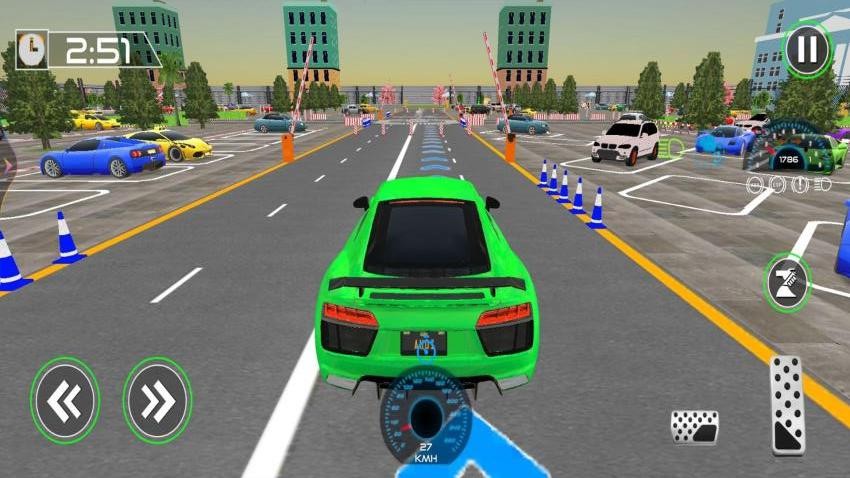Pause the game with the pause button
Screen dimensions: 850x478
point(806,48)
